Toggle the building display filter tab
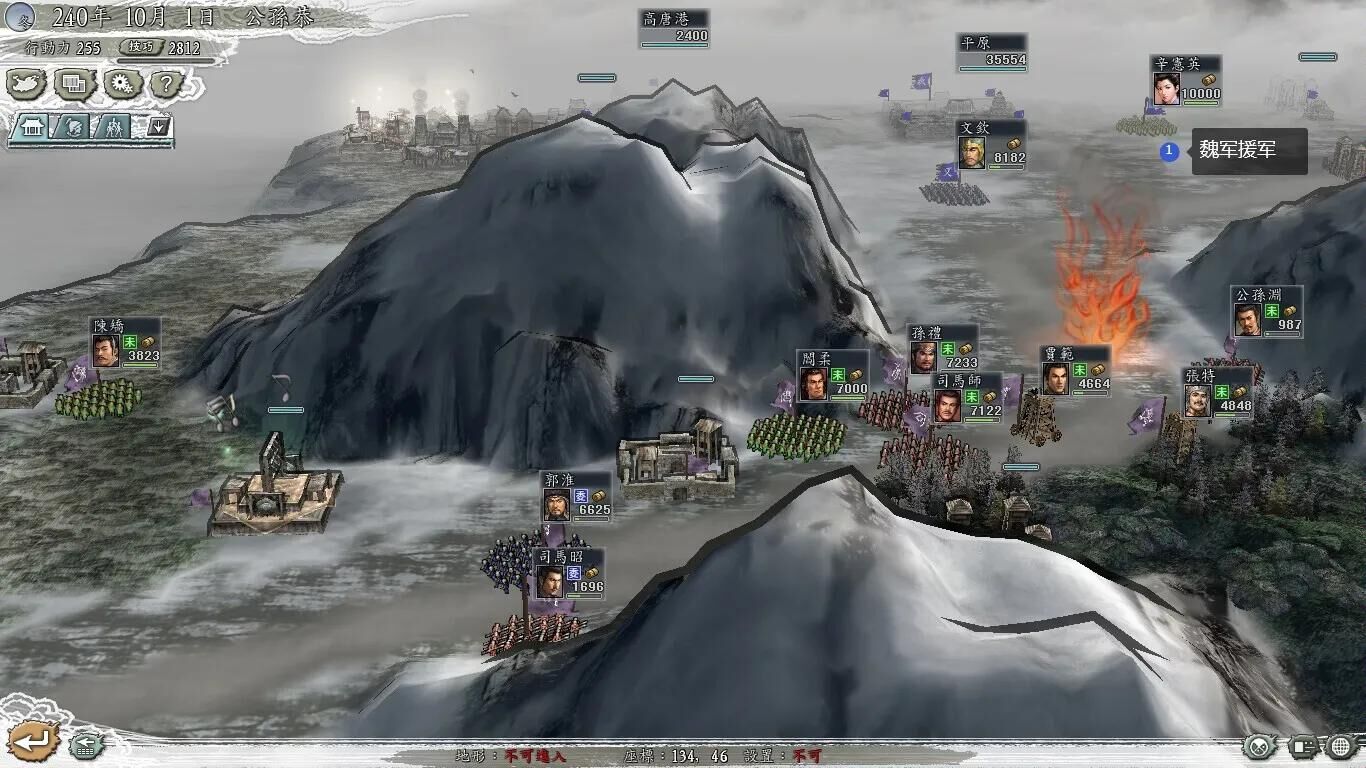Screen dimensions: 1366x768 [x=32, y=127]
